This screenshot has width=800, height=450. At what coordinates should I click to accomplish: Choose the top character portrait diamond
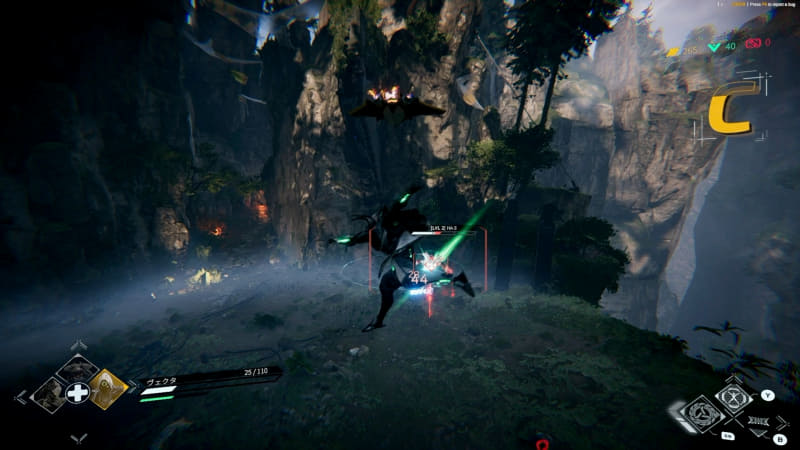(77, 369)
